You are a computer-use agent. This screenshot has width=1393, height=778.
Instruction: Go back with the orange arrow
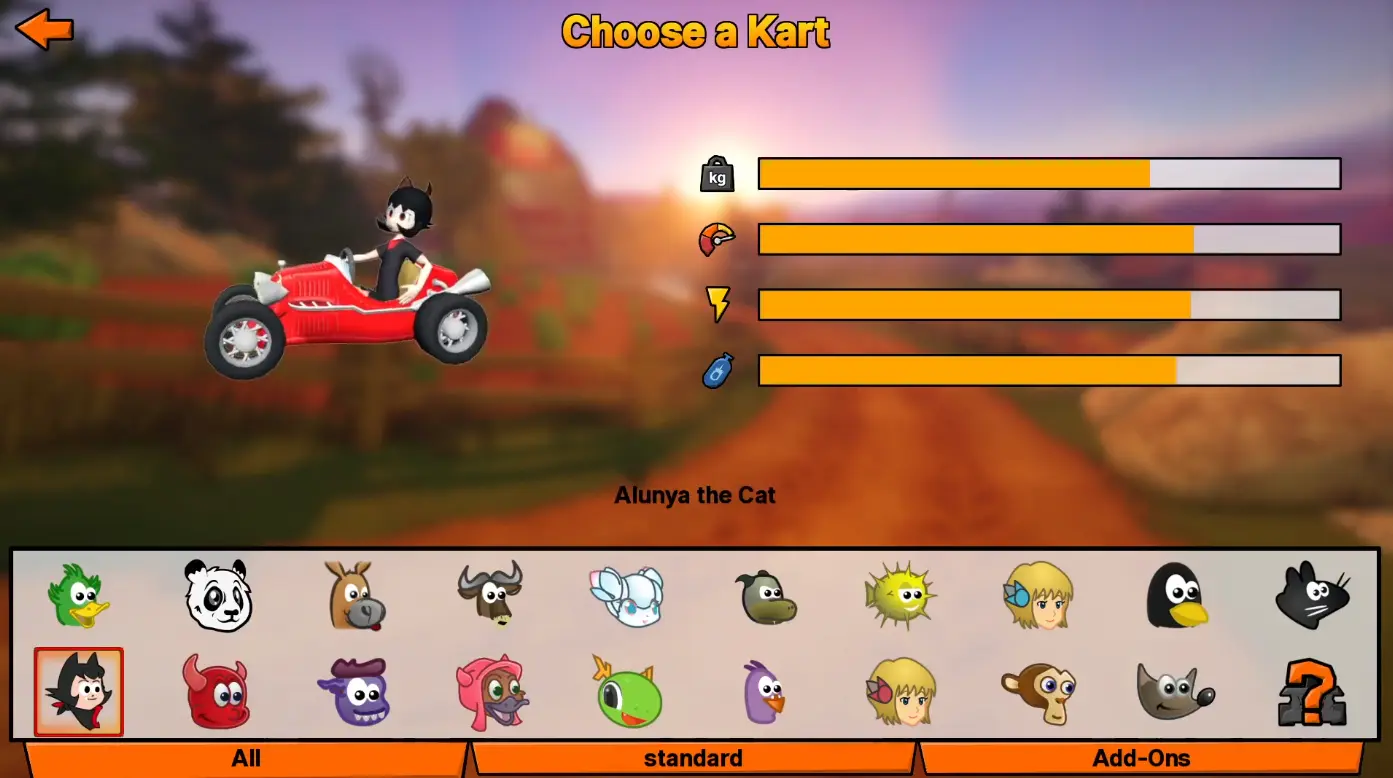coord(45,30)
